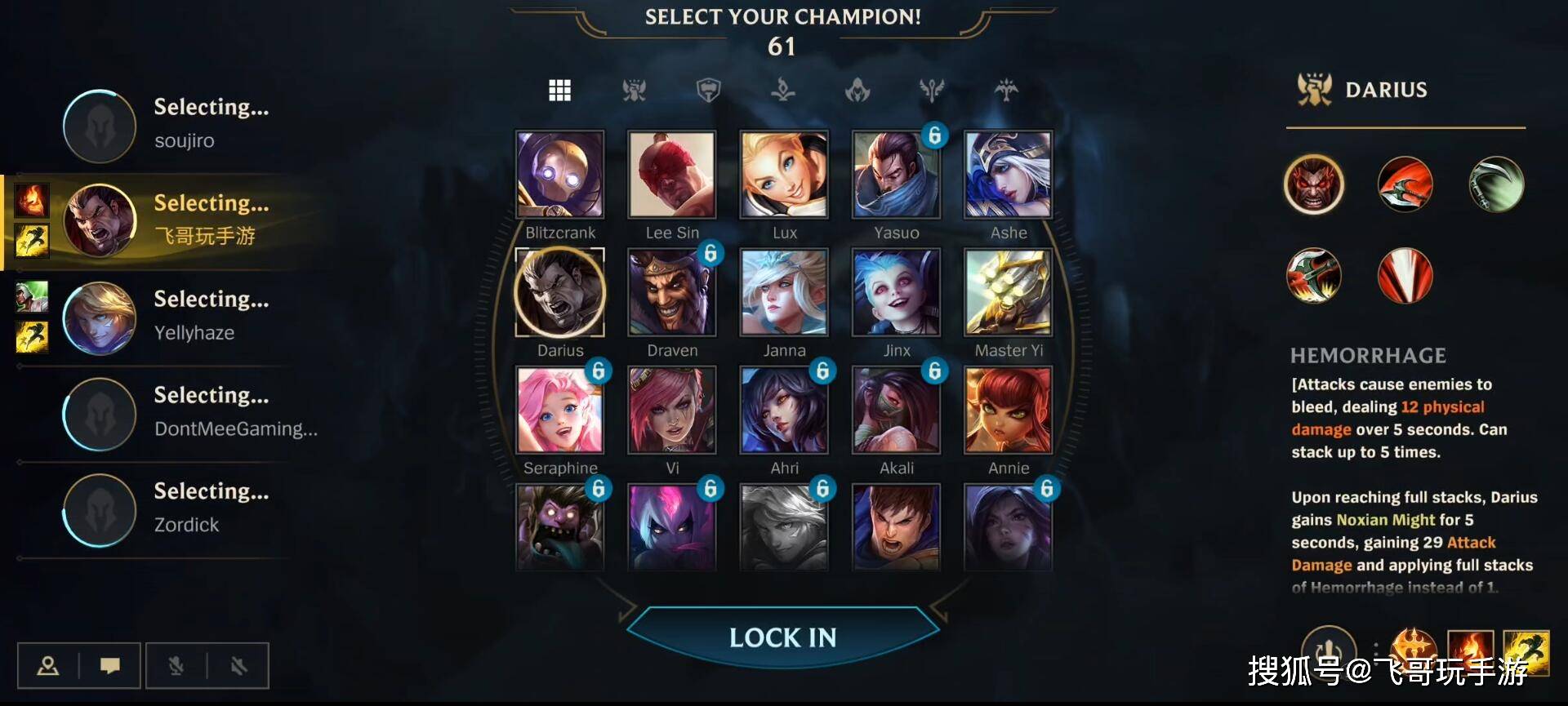
Task: Pick Seraphine from the champion grid
Action: (560, 410)
